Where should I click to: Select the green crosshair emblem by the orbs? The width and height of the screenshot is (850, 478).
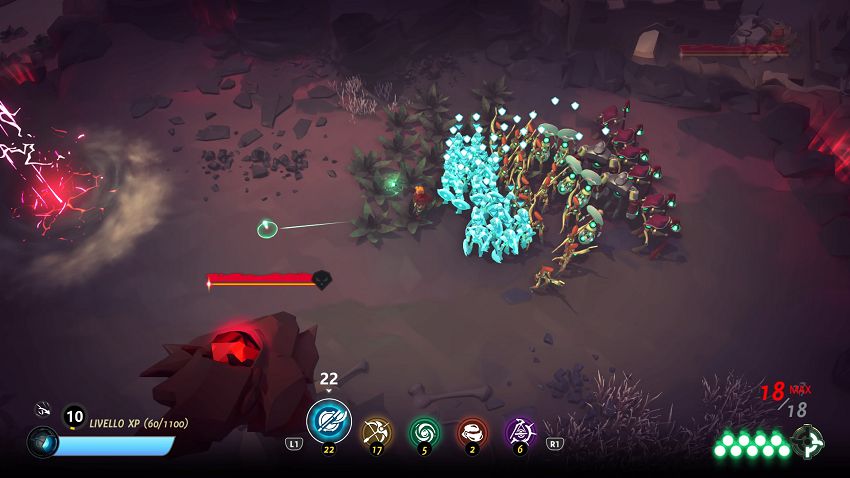[806, 441]
